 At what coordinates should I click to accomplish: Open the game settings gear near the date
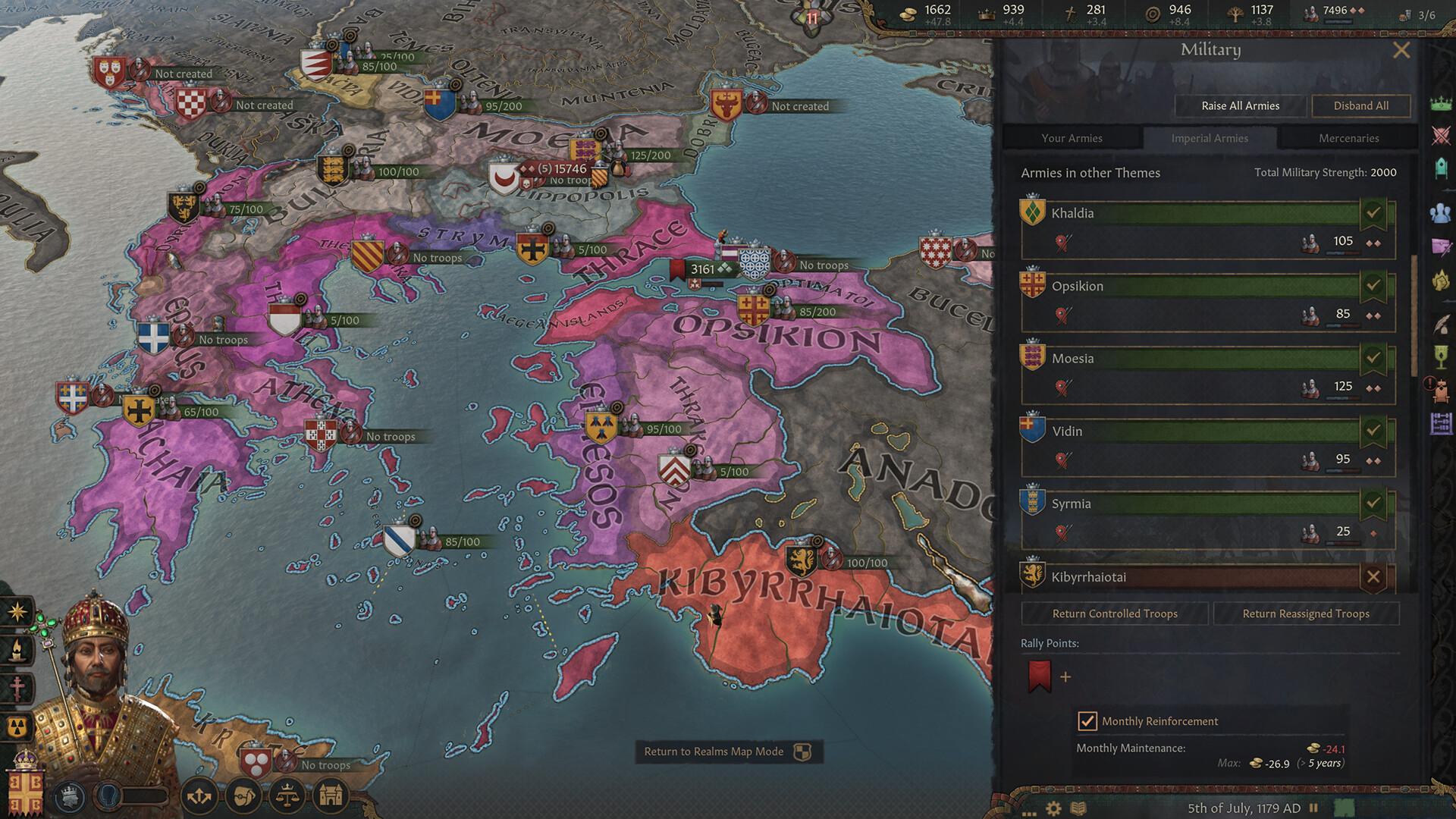tap(1053, 806)
